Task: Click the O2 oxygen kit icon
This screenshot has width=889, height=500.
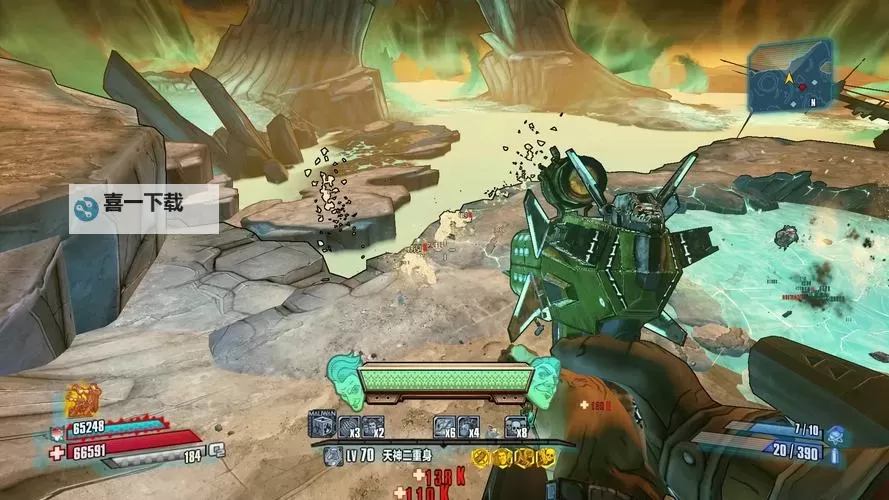Action: [x=216, y=452]
